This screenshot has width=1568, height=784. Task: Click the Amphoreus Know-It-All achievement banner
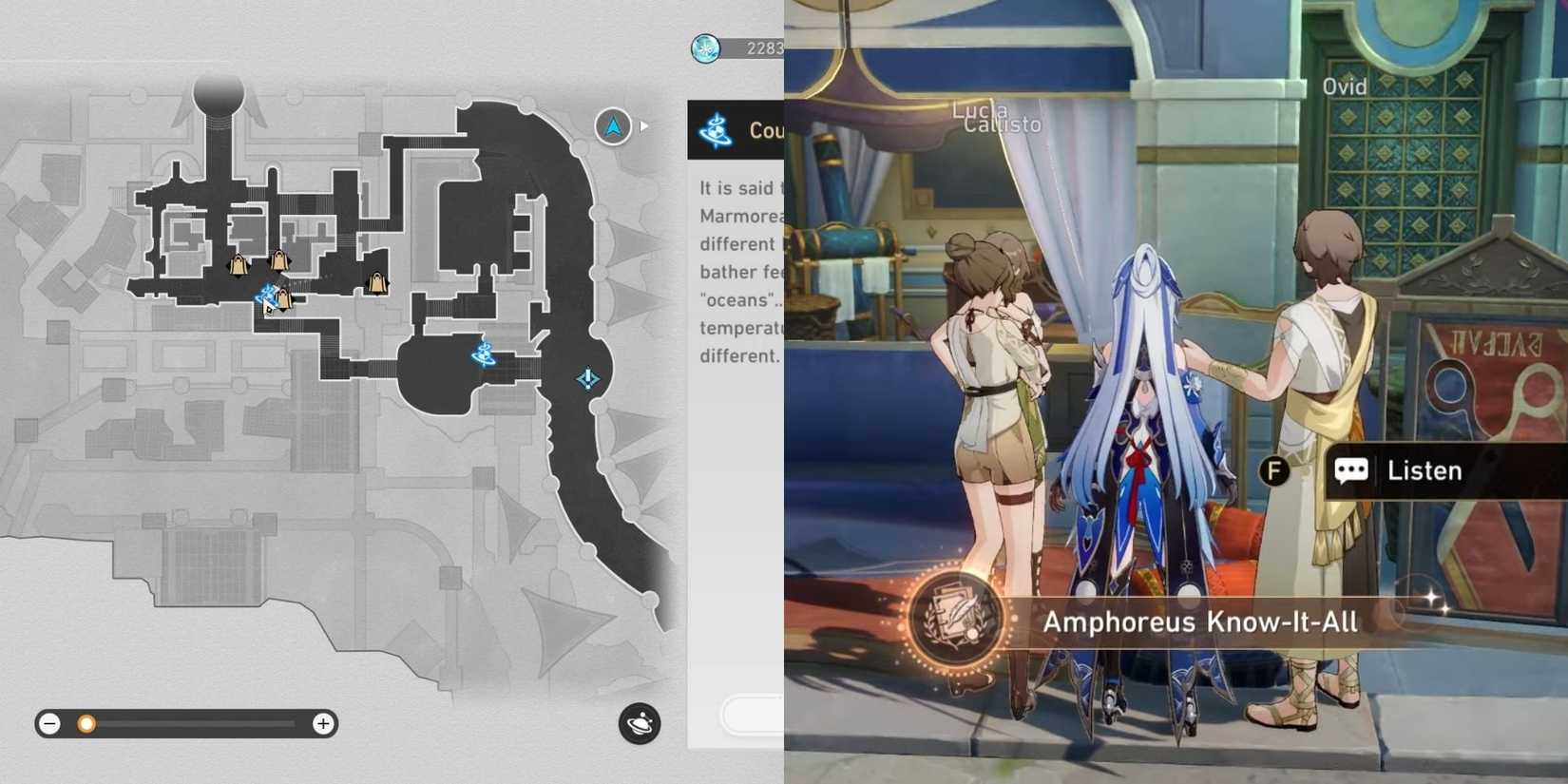pos(1202,622)
